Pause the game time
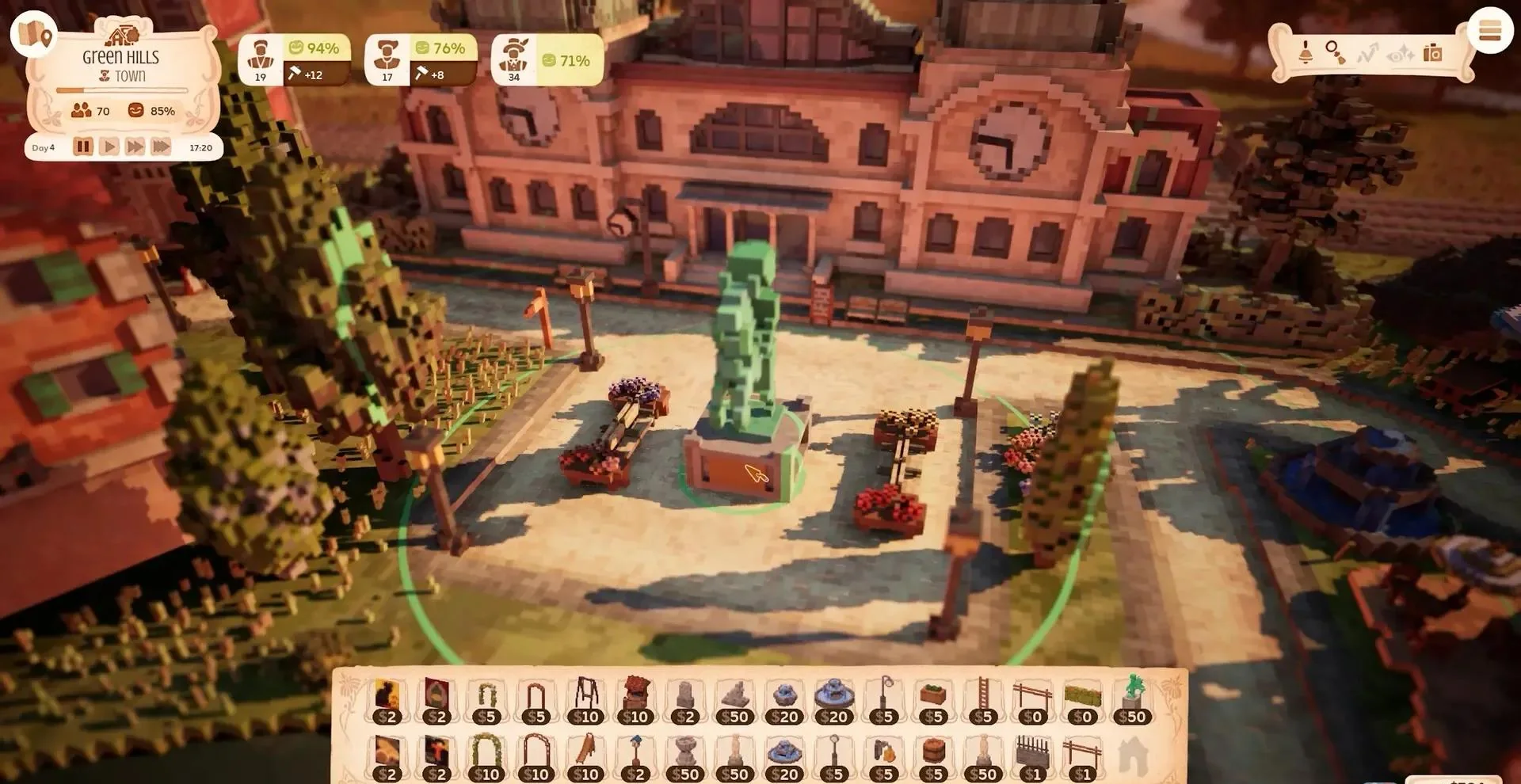Viewport: 1521px width, 784px height. click(x=83, y=147)
